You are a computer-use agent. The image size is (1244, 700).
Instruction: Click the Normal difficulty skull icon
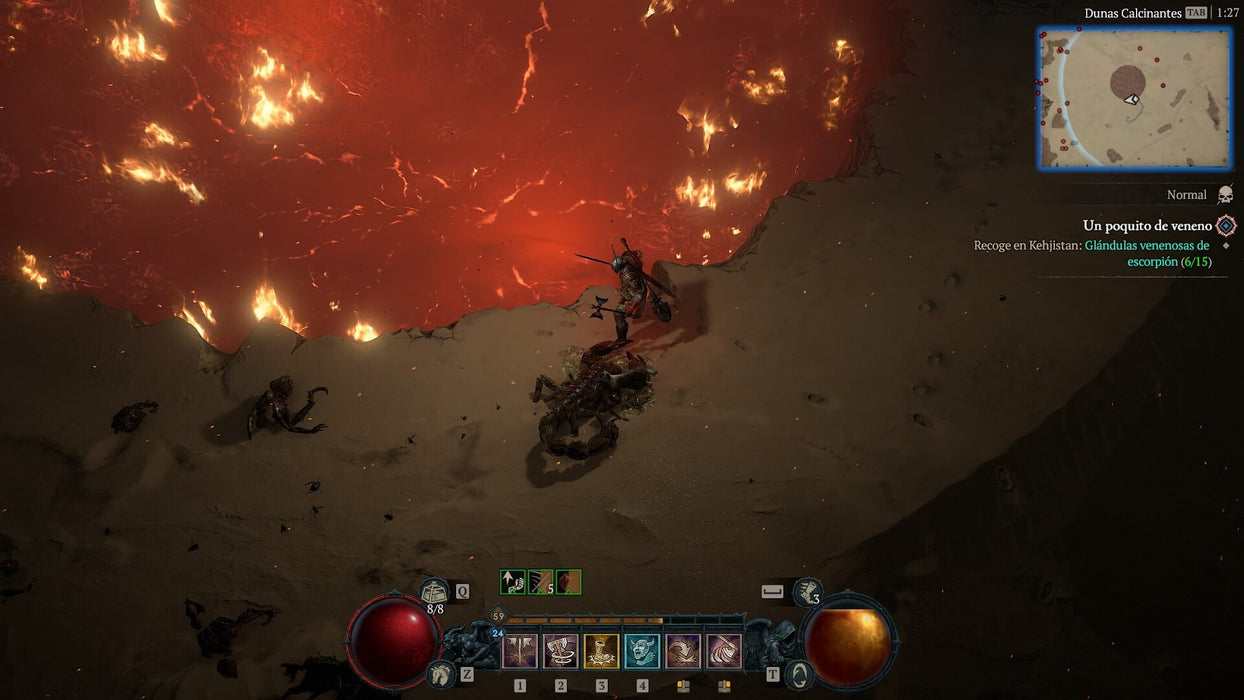tap(1225, 195)
